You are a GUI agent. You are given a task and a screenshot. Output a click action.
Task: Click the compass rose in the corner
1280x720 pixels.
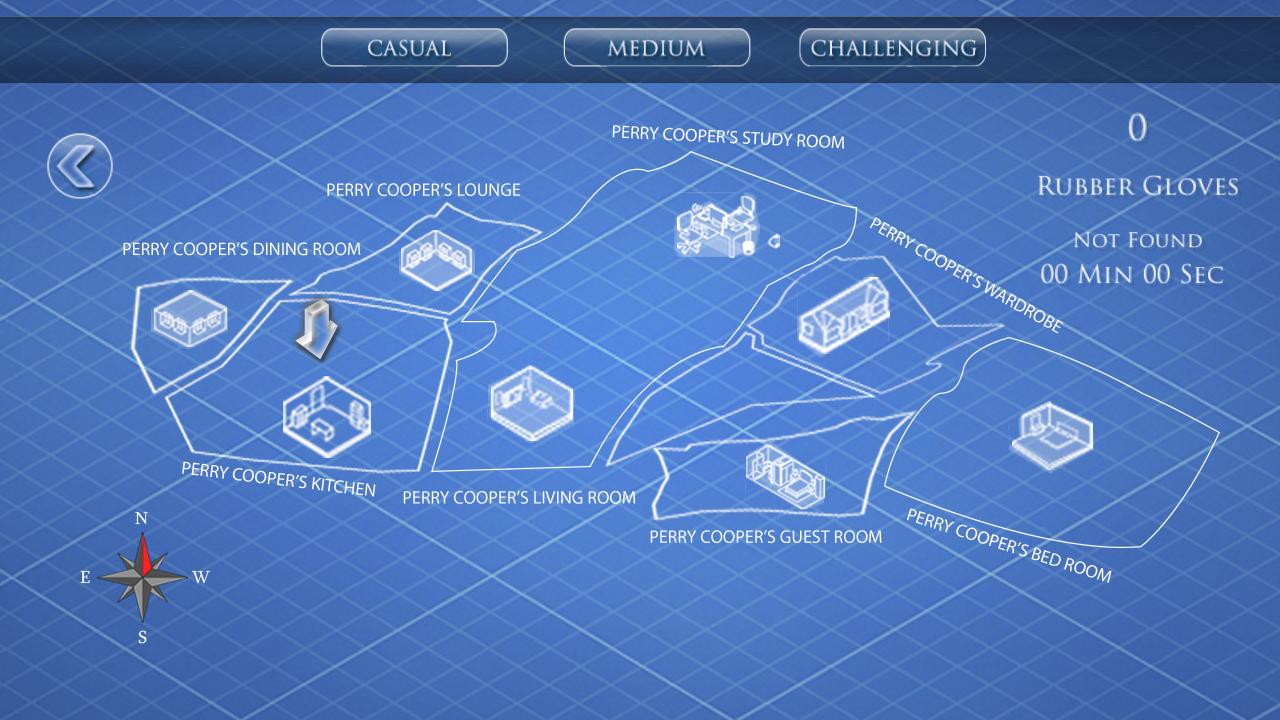coord(141,577)
